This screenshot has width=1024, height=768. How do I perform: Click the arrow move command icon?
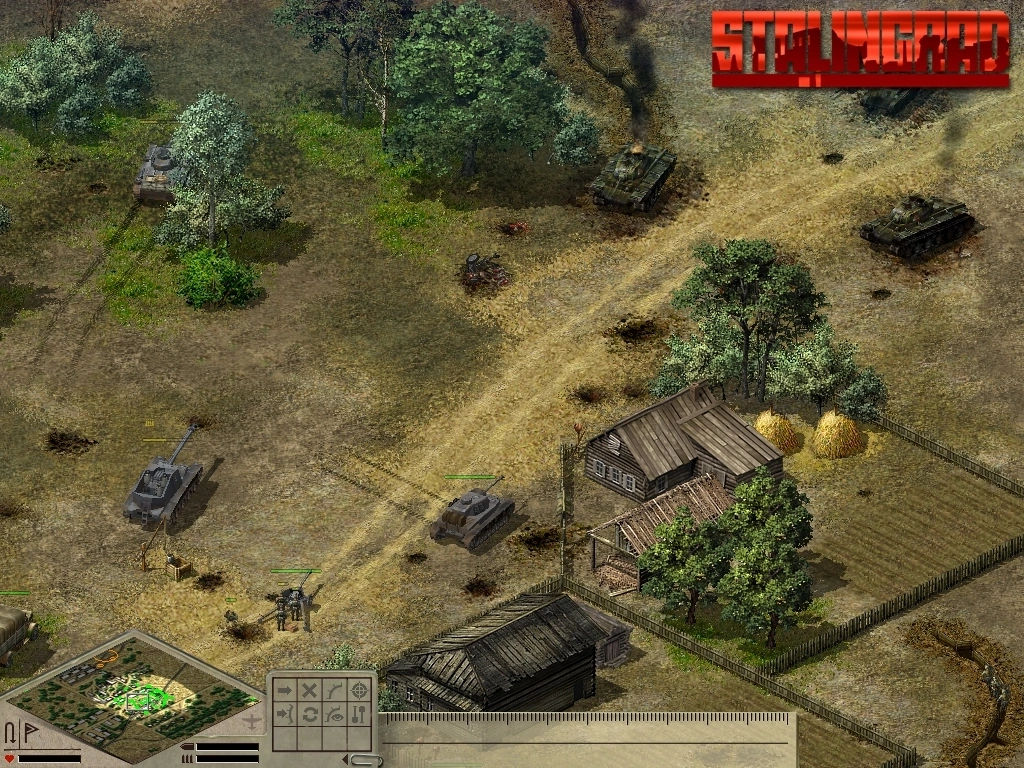coord(285,689)
